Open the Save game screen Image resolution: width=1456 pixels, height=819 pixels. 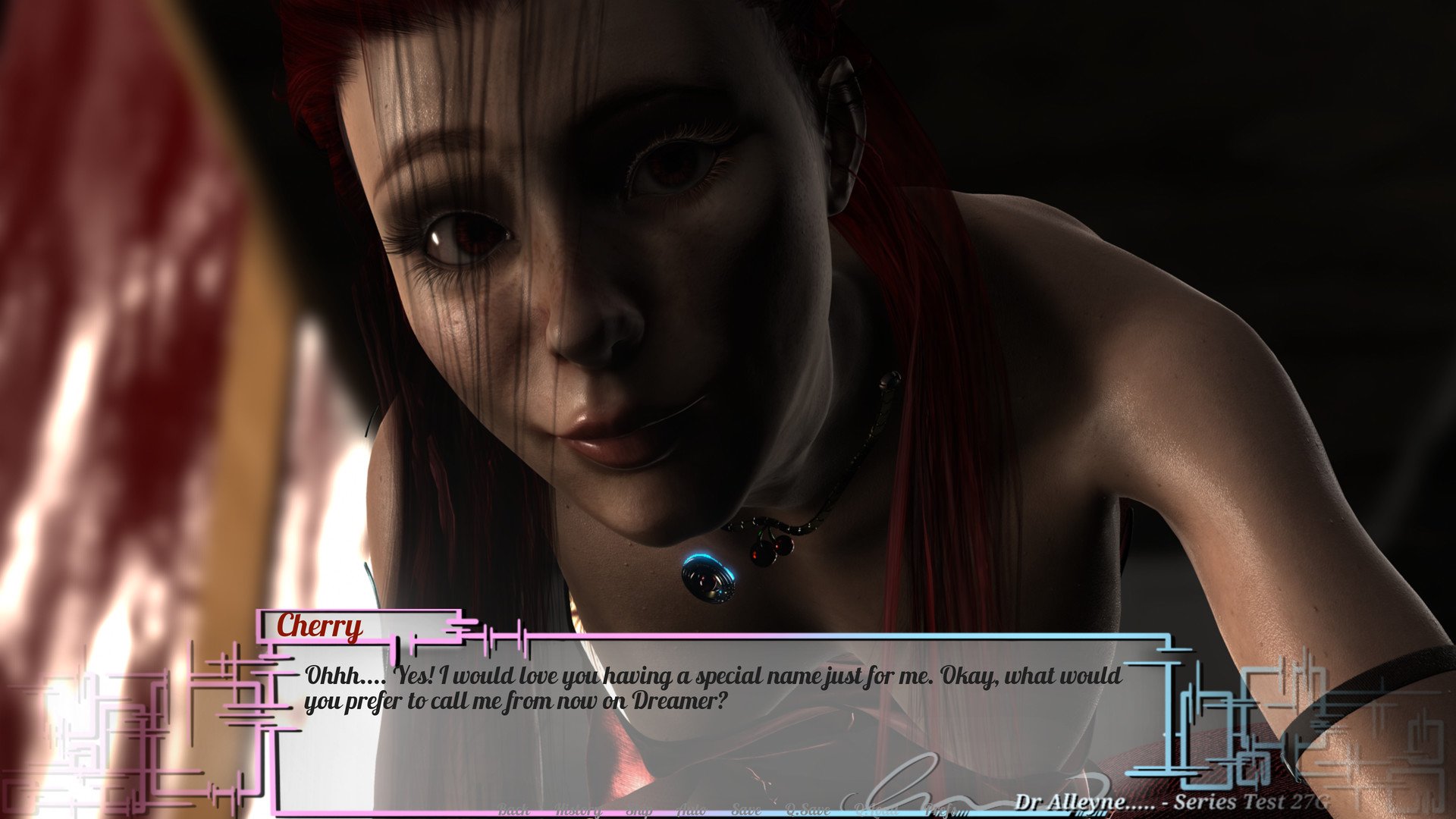pos(745,810)
